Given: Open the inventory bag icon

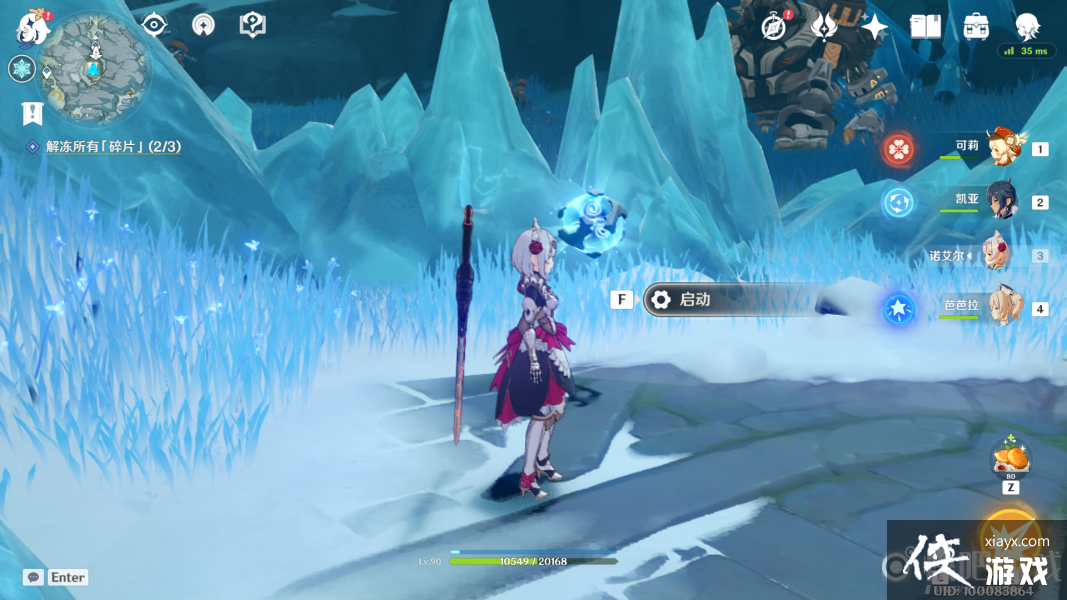Looking at the screenshot, I should (977, 27).
